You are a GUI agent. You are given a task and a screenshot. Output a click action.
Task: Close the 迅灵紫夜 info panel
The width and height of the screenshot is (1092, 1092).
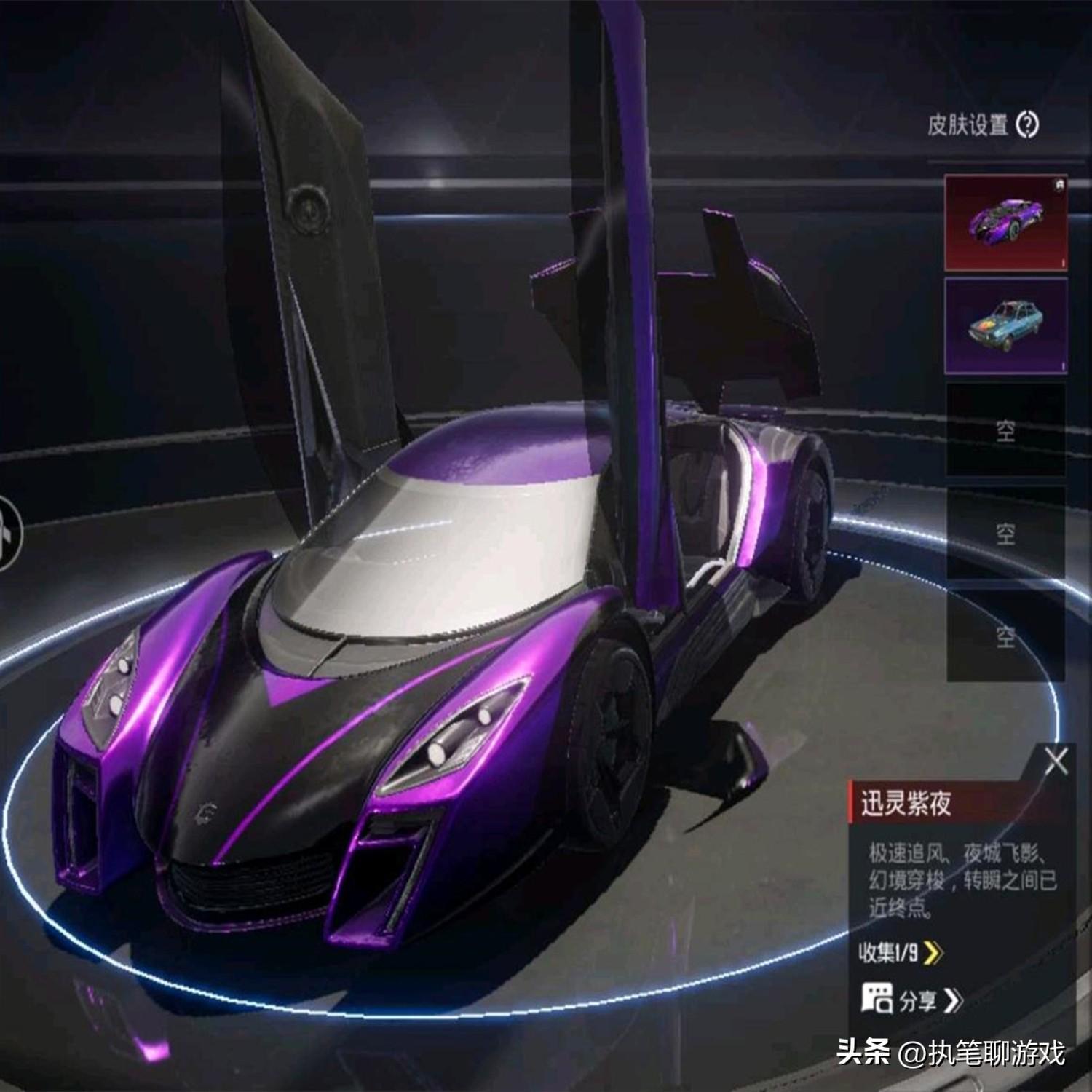pos(1056,761)
